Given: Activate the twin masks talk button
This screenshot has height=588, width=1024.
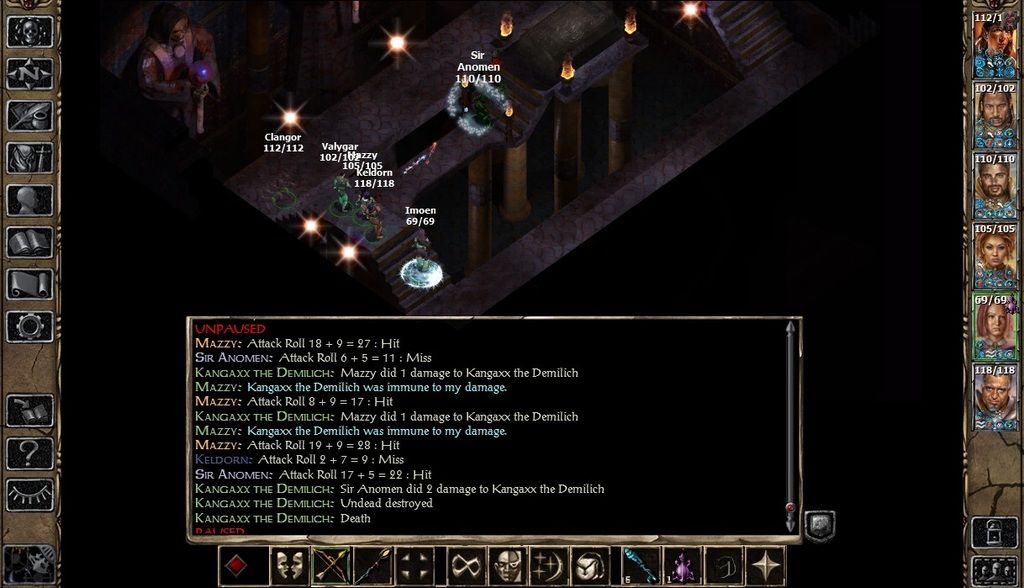Looking at the screenshot, I should [288, 566].
